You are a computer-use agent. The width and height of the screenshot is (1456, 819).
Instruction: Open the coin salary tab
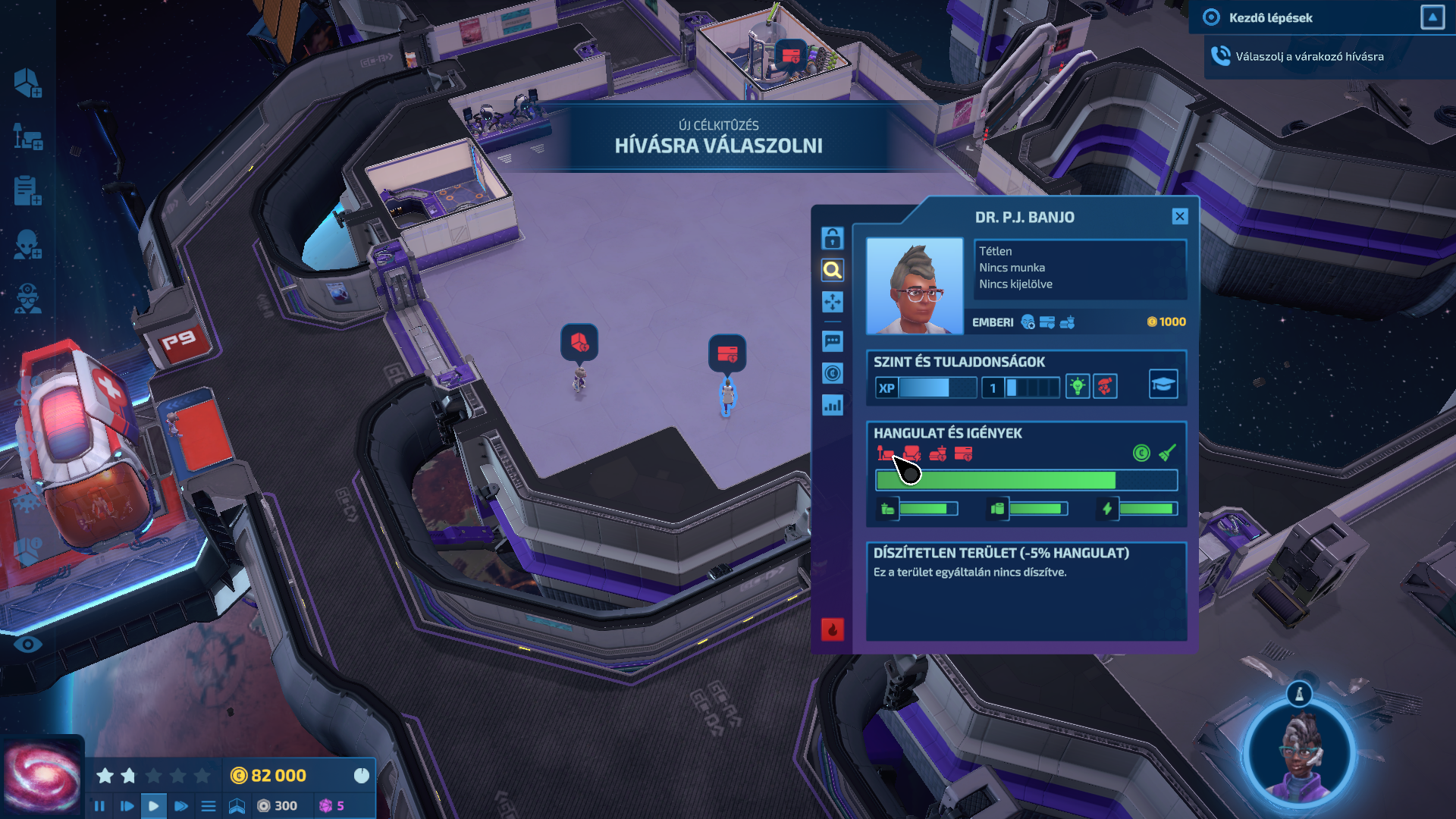[832, 373]
